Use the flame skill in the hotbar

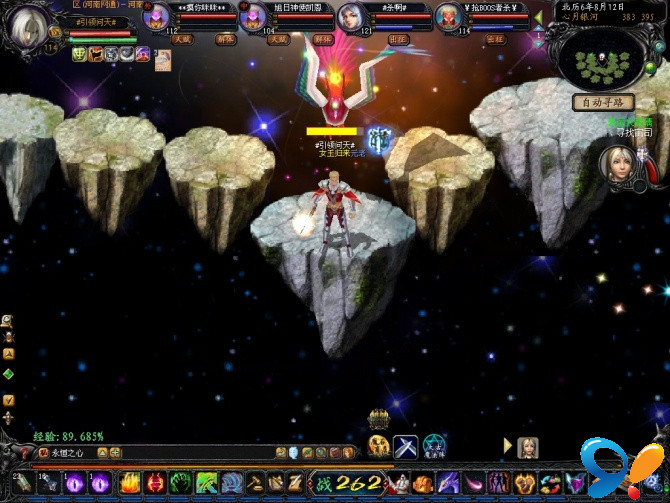click(x=130, y=483)
